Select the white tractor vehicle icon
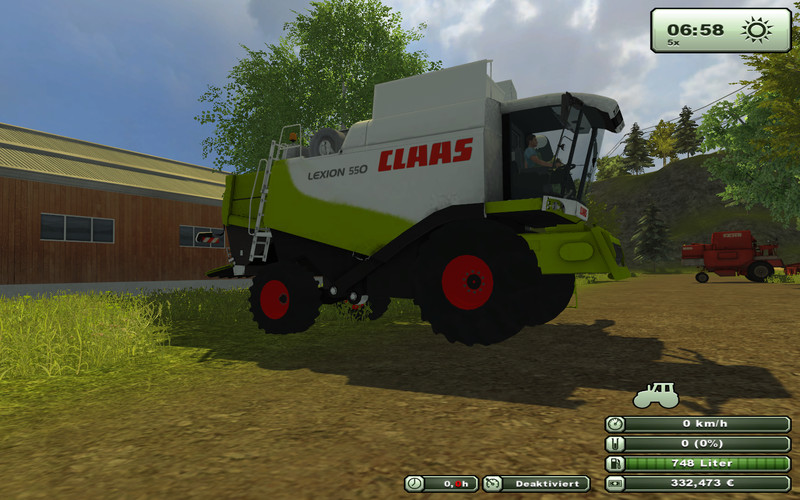 click(x=655, y=395)
